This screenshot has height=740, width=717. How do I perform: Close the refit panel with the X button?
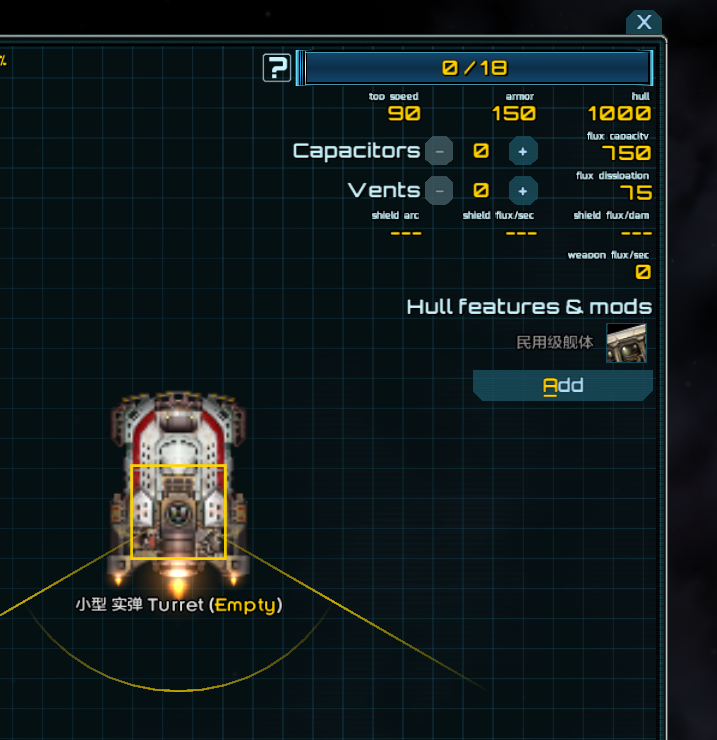[644, 22]
